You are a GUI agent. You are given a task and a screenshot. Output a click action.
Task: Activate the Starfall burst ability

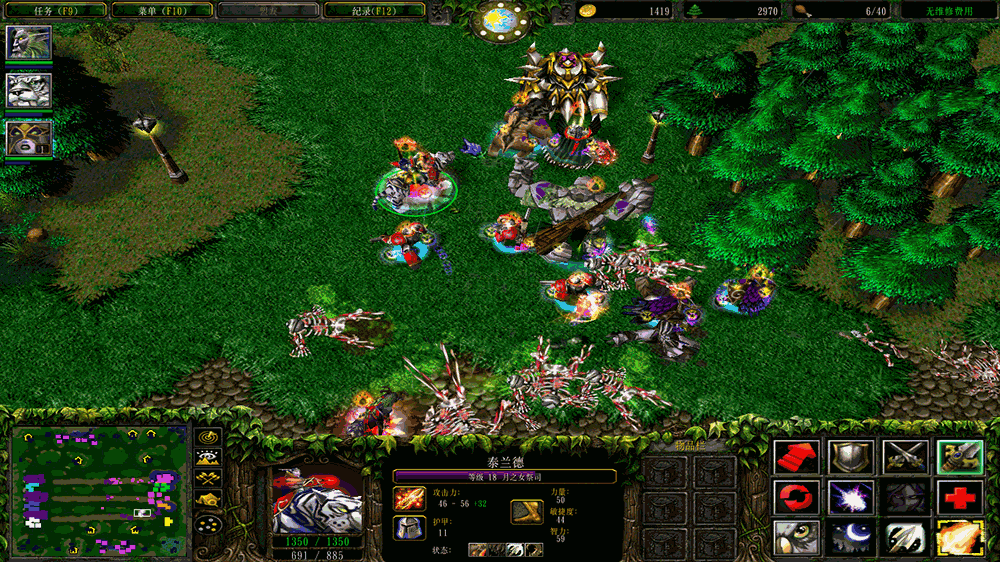[x=850, y=497]
